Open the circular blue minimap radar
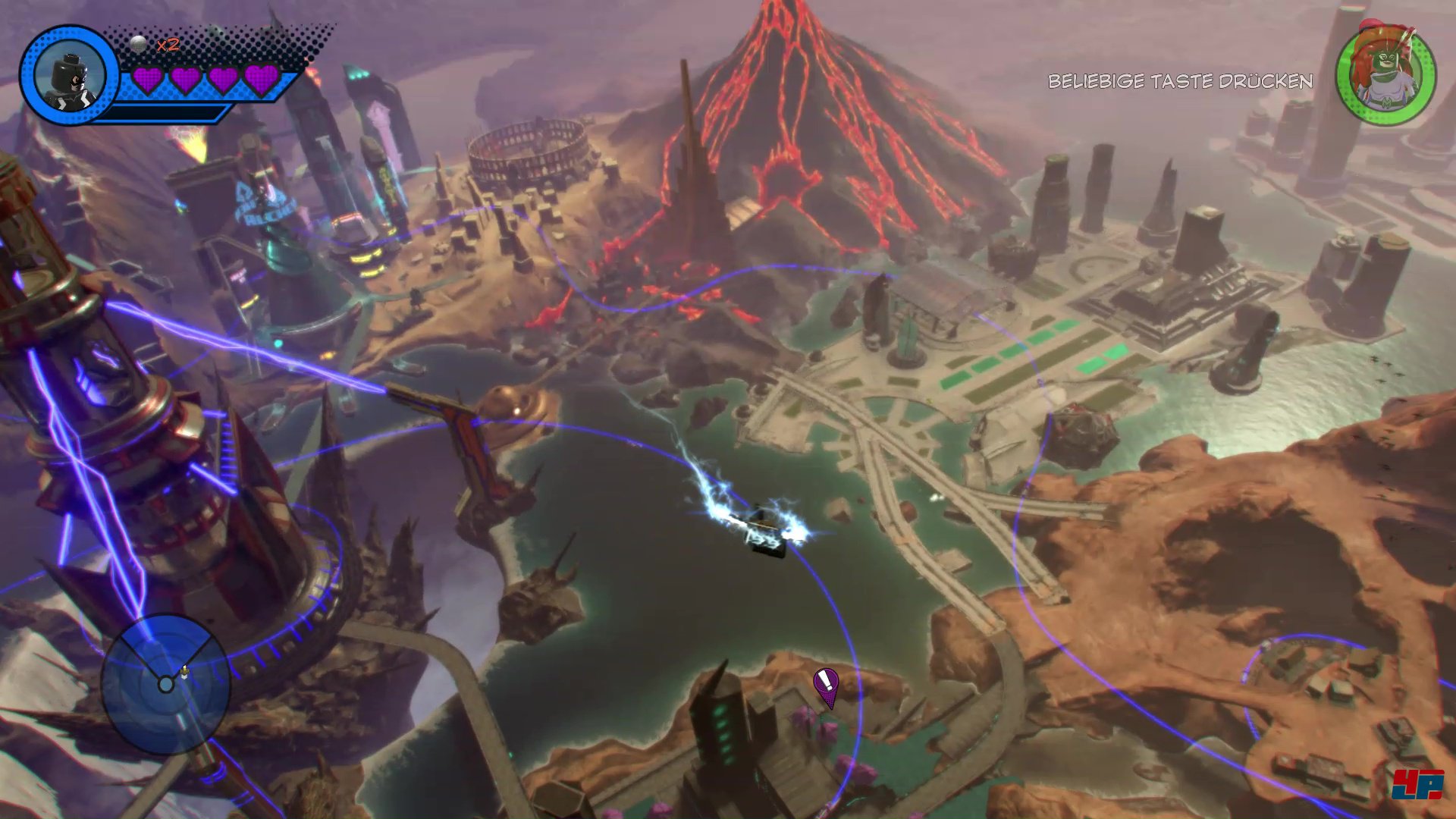 (x=165, y=684)
